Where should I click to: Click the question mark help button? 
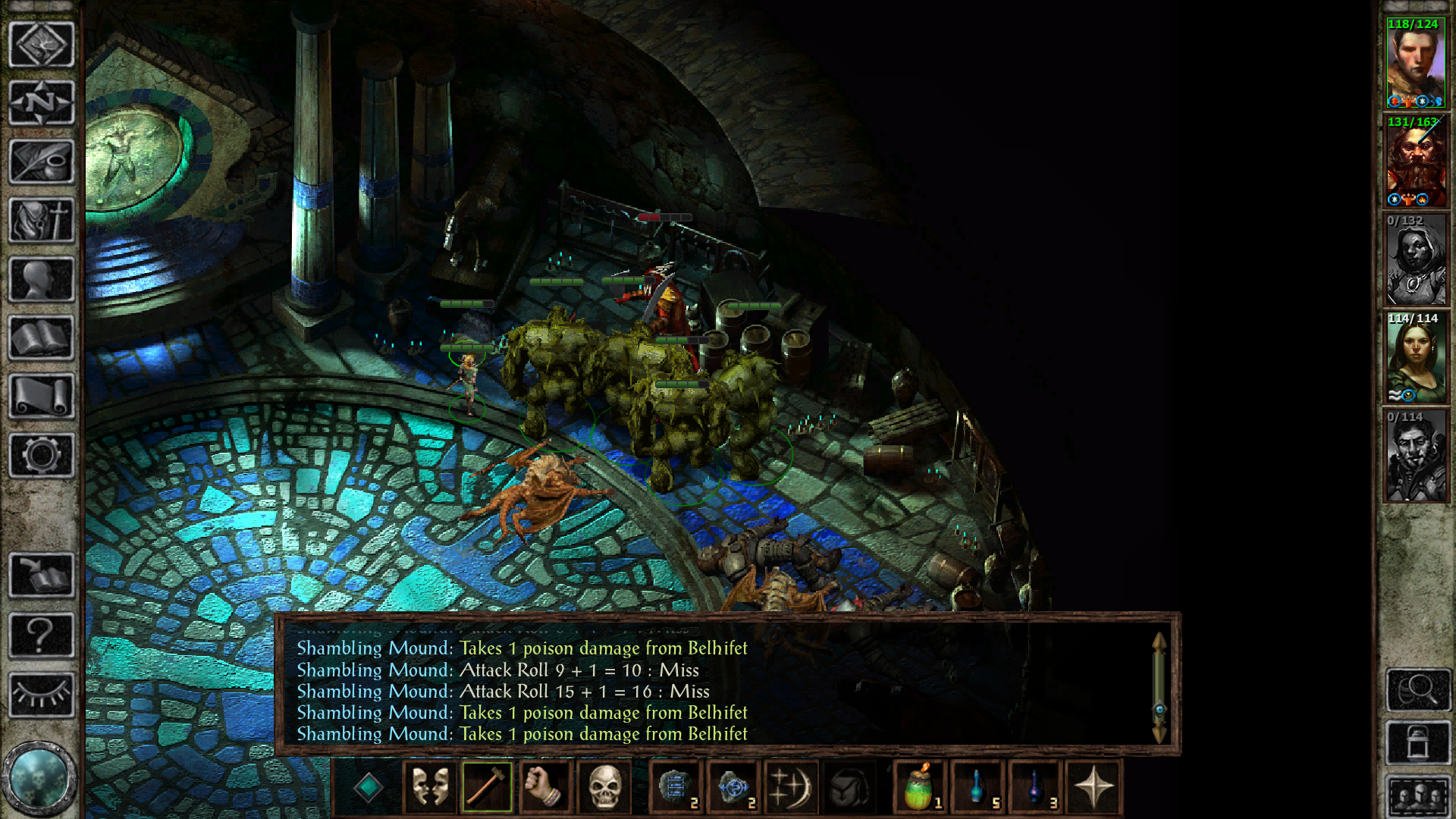point(42,635)
